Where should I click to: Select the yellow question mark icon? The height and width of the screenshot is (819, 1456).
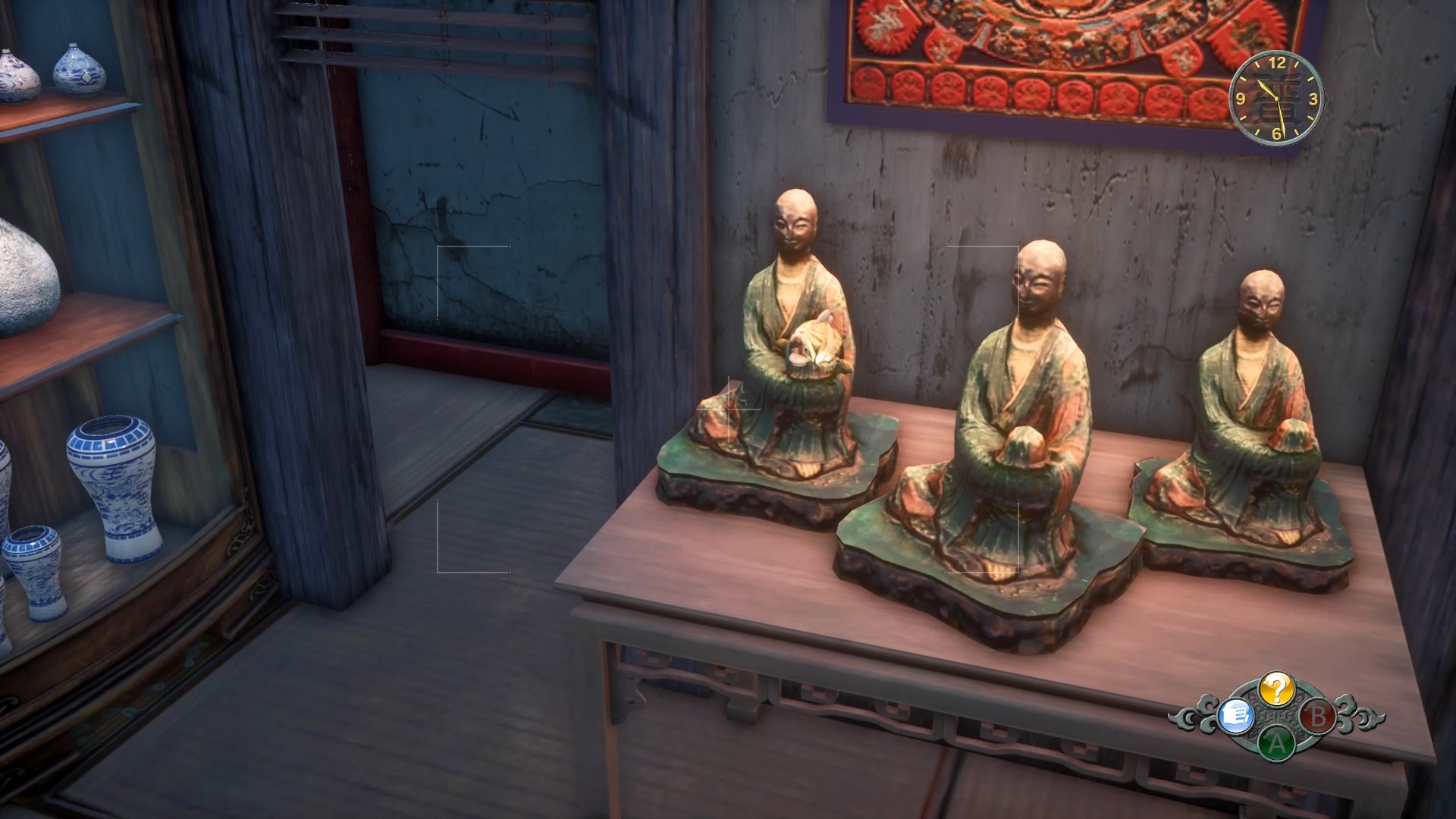[1276, 689]
